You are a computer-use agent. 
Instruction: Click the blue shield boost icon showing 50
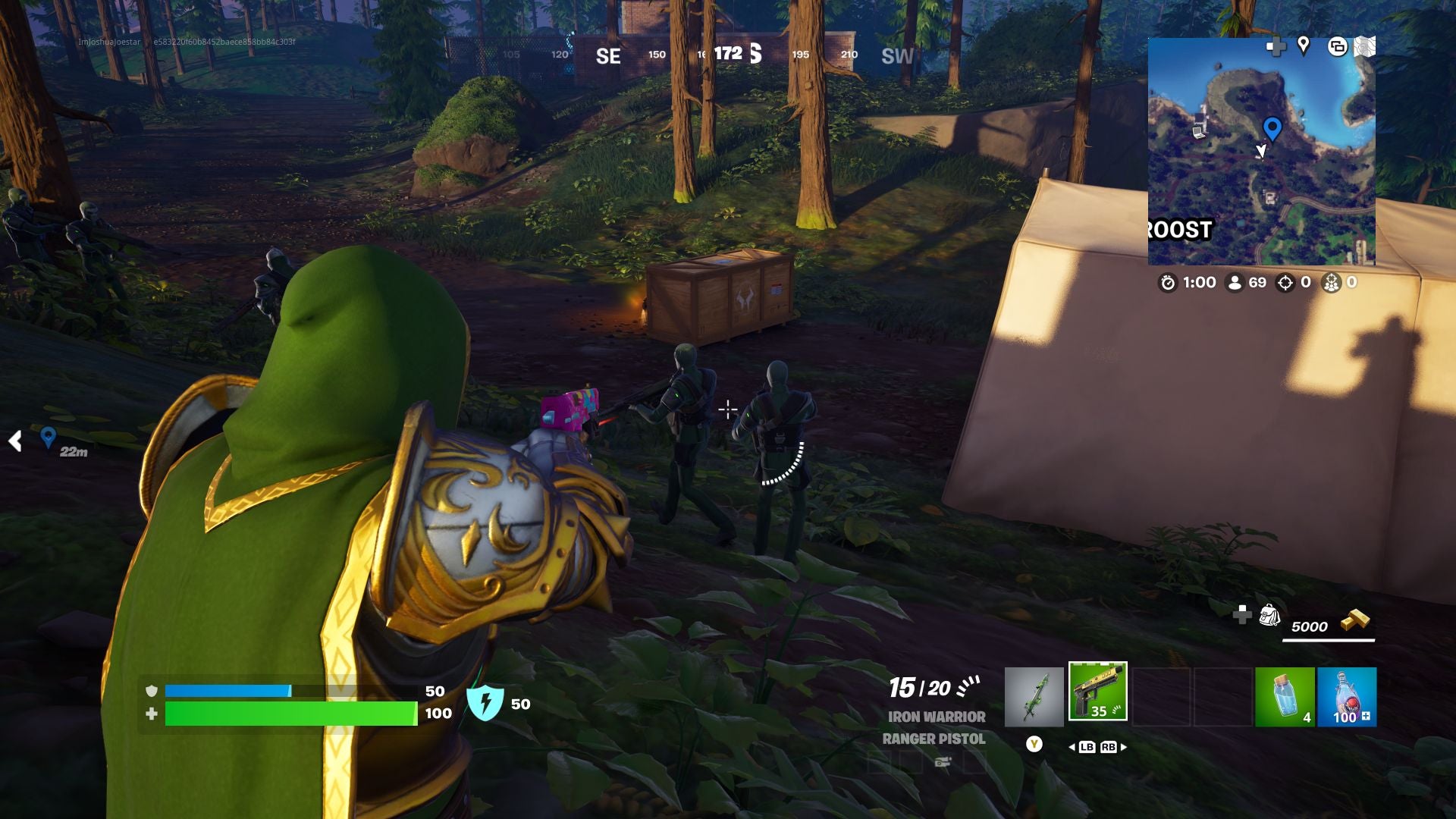coord(485,704)
